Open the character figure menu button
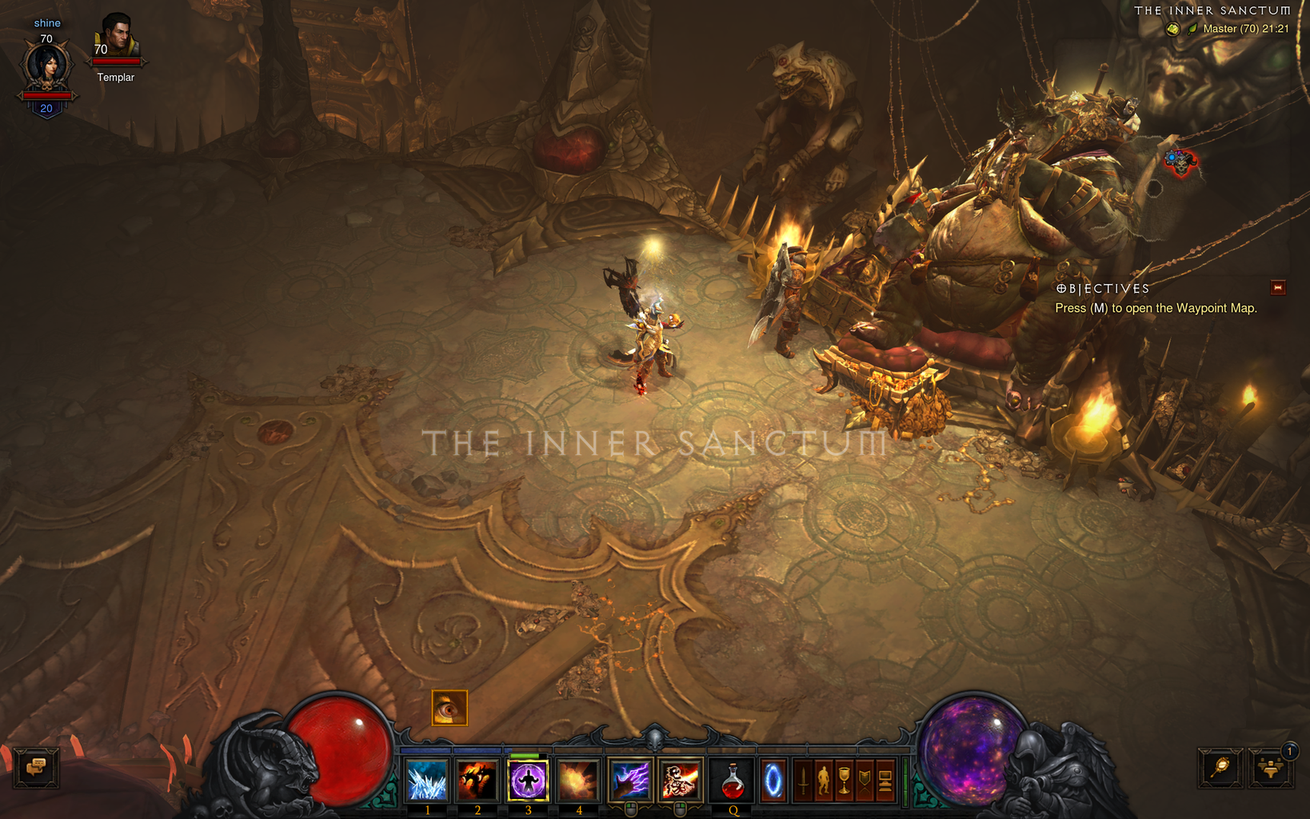This screenshot has height=819, width=1310. 823,780
